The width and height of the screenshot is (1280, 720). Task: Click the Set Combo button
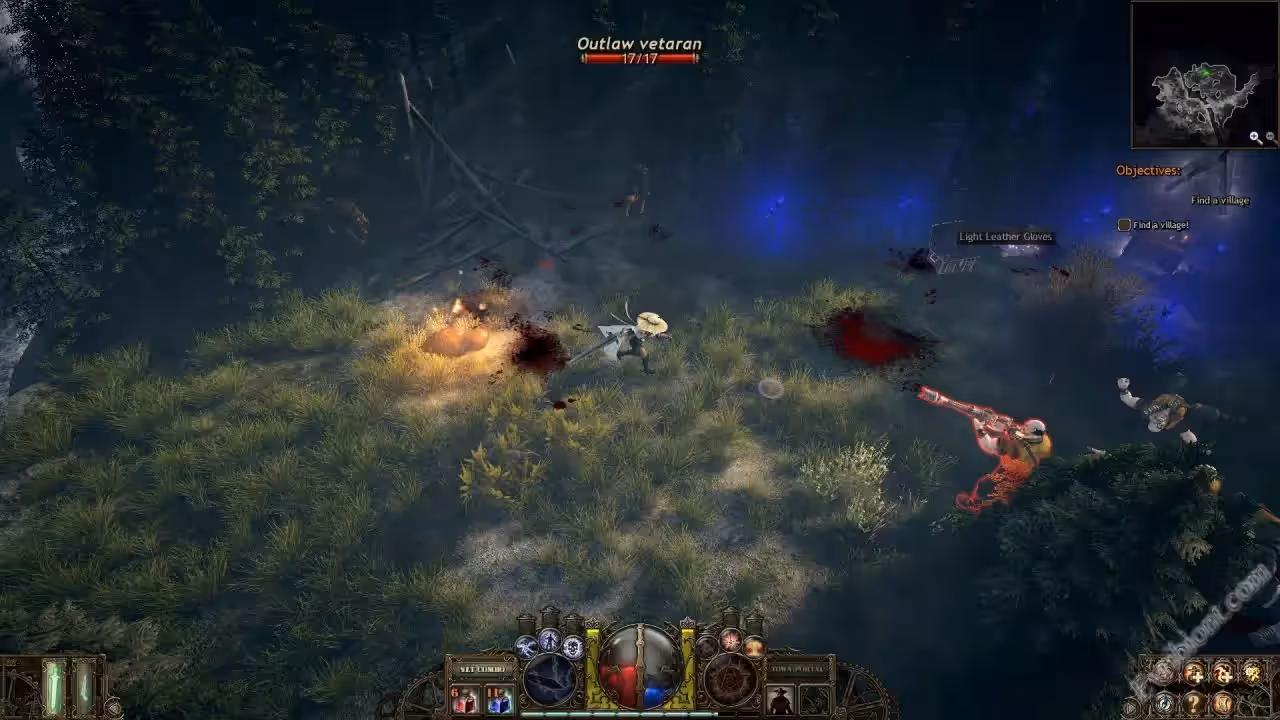click(x=482, y=669)
